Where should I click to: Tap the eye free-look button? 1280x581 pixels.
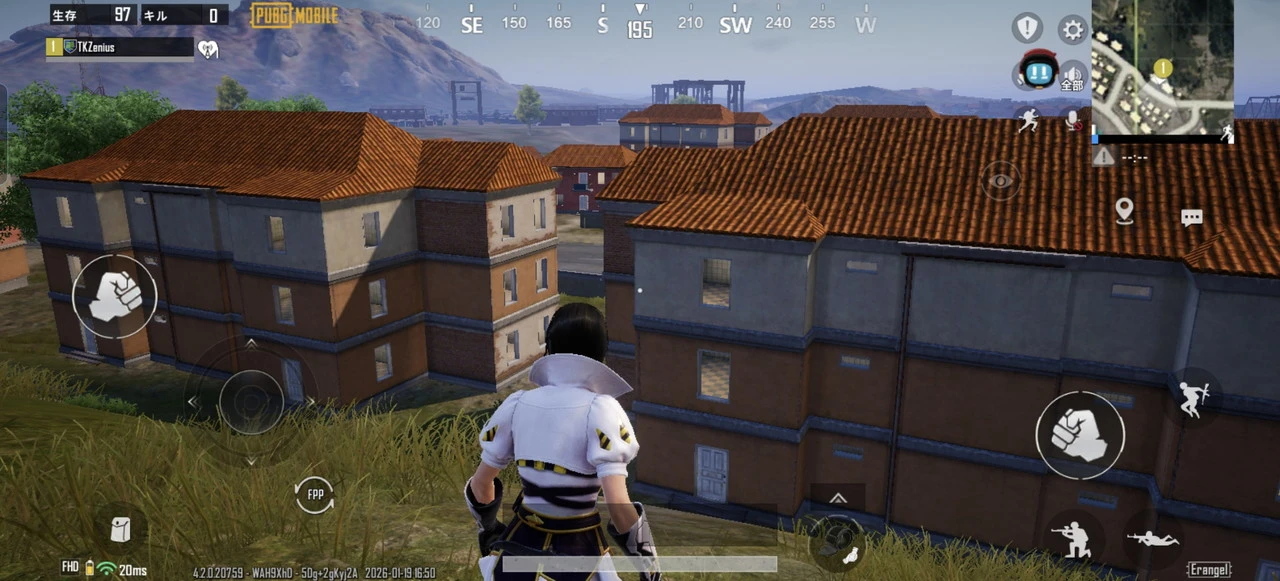point(1000,181)
